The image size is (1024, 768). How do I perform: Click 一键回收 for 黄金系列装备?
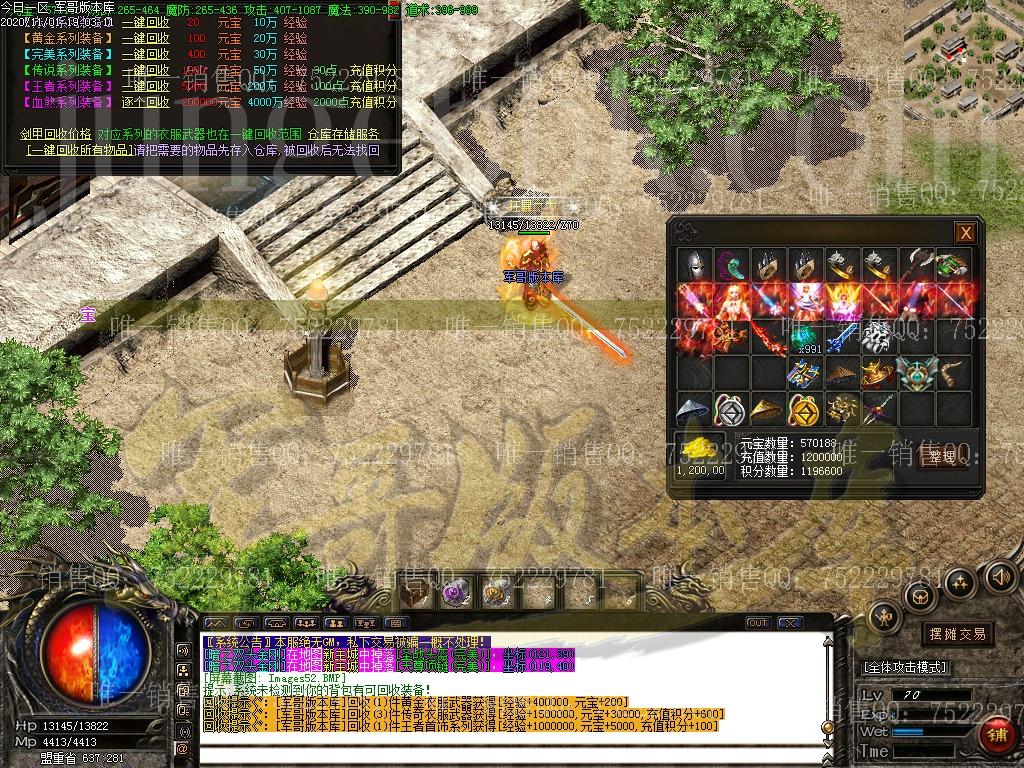(145, 38)
